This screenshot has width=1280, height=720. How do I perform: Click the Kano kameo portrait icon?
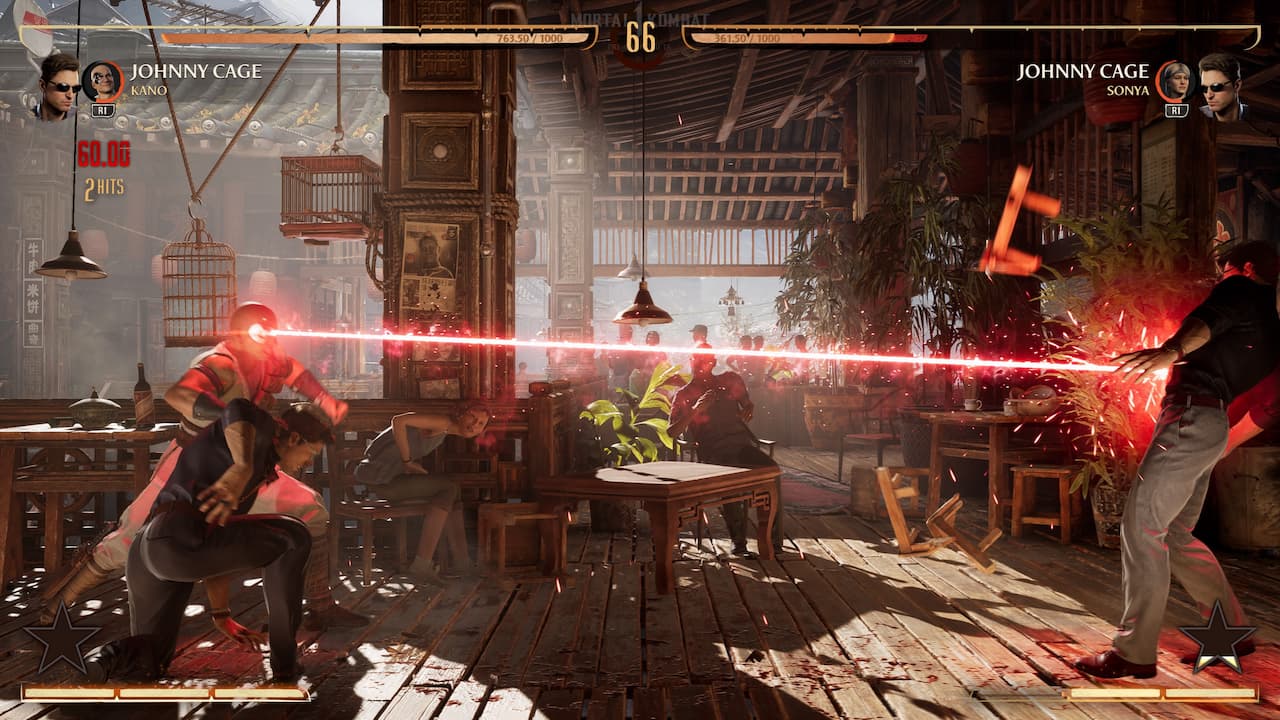pos(102,81)
